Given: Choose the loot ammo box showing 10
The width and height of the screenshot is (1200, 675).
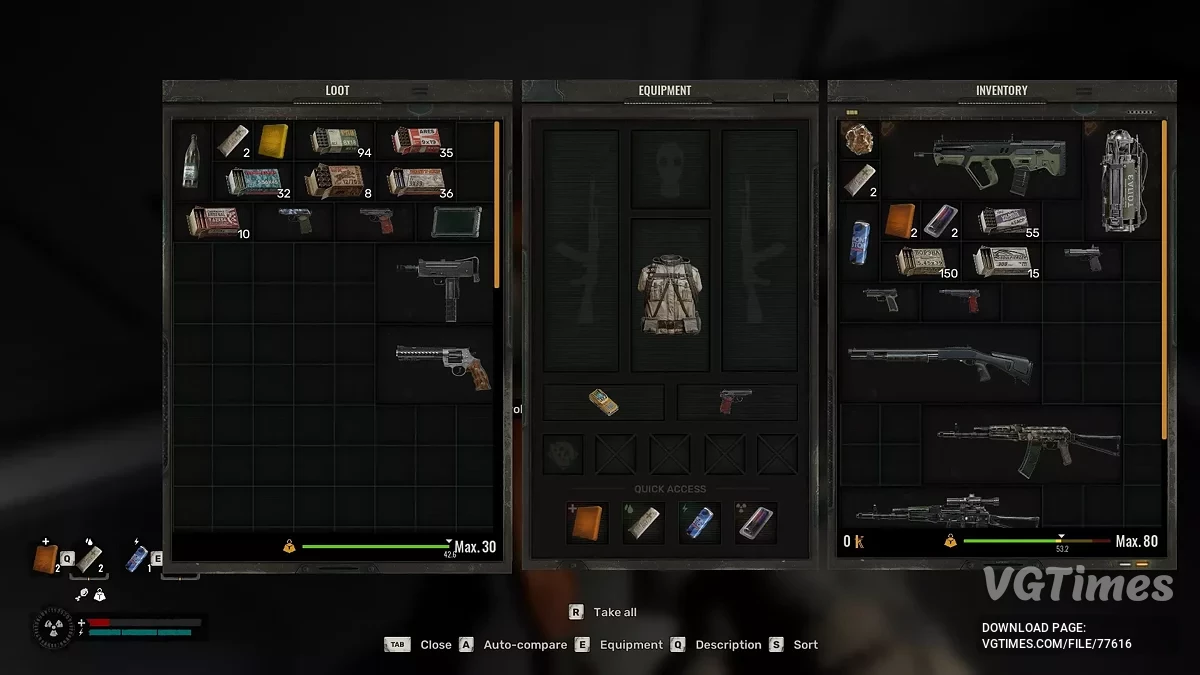Looking at the screenshot, I should pyautogui.click(x=212, y=221).
